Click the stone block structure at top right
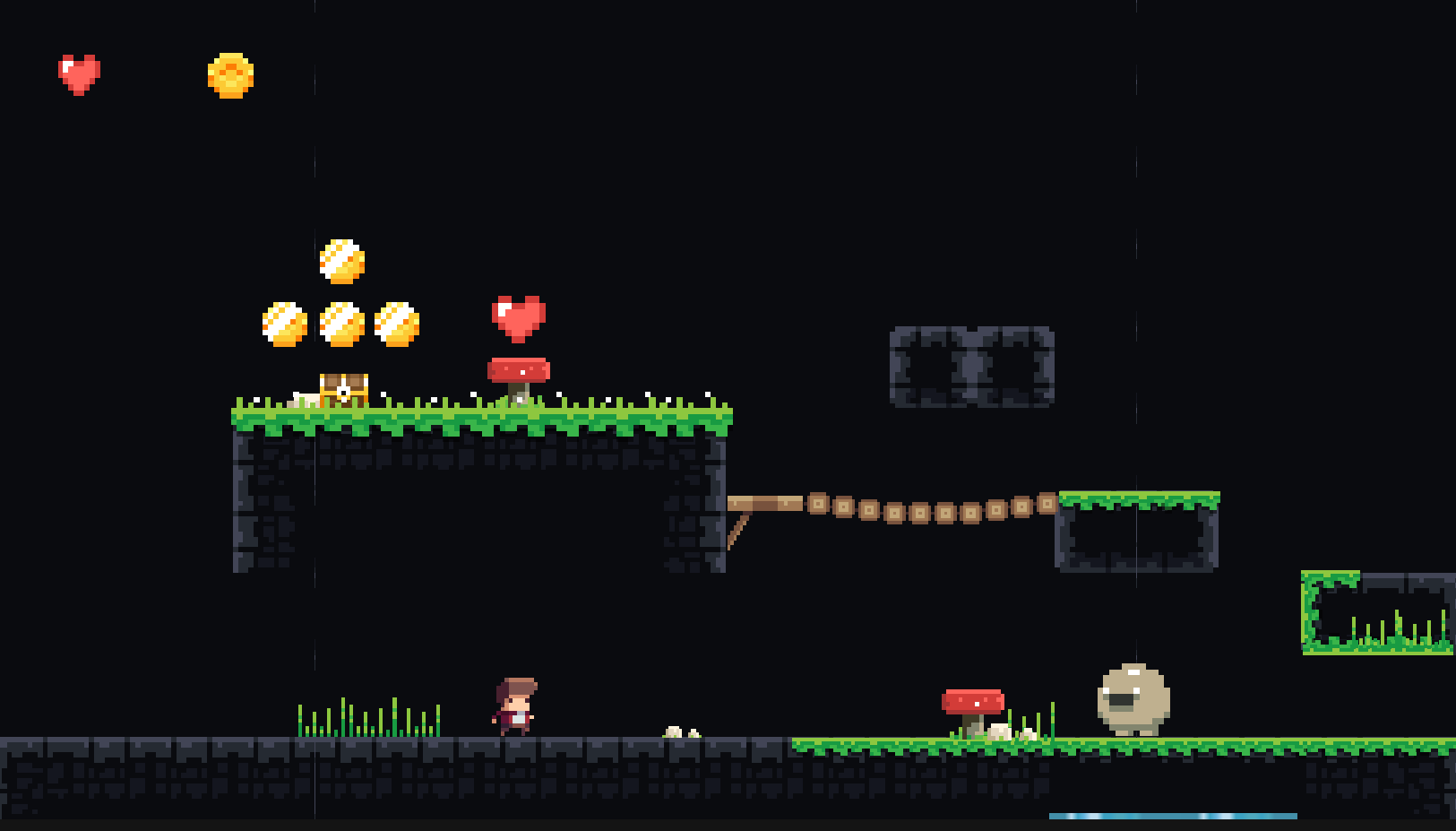Viewport: 1456px width, 831px height. click(970, 368)
